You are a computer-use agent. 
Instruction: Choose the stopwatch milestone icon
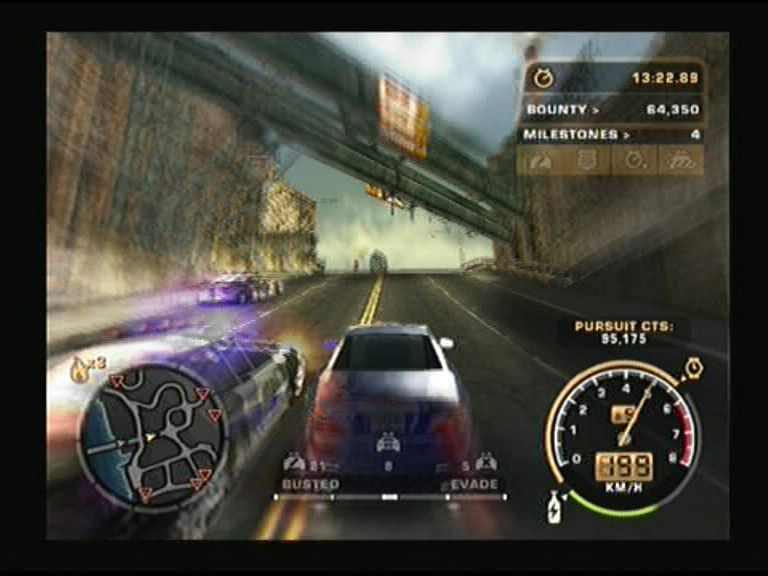tap(634, 161)
